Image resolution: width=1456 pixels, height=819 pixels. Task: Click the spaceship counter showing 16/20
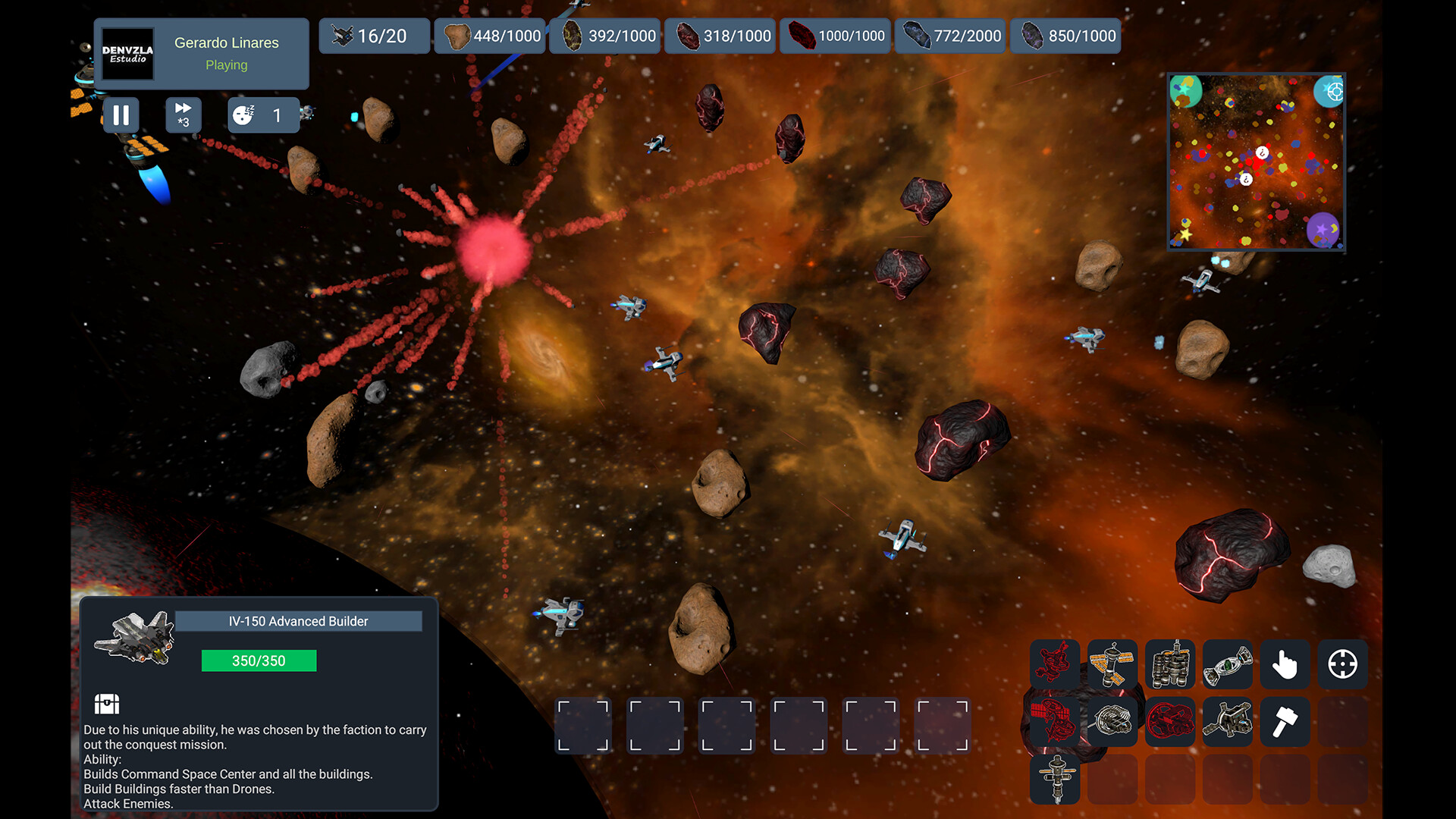pos(374,36)
